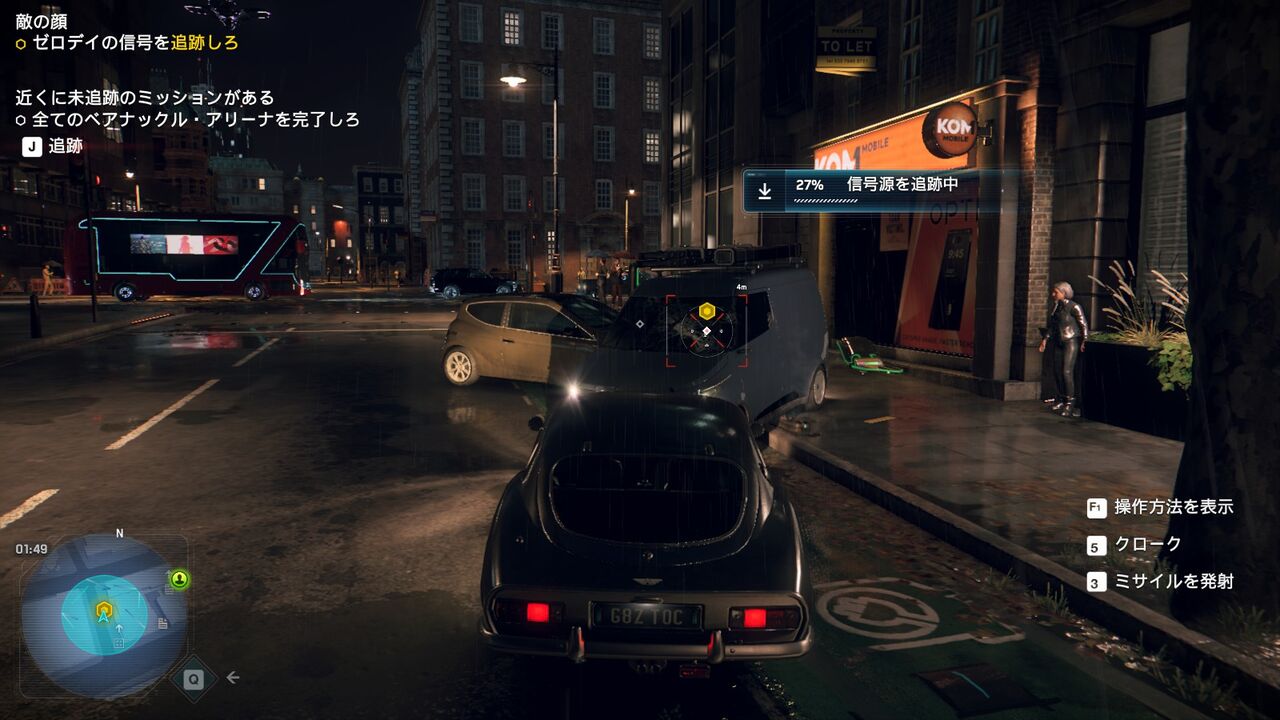This screenshot has width=1280, height=720.
Task: Click the yellow hexagon objective marker
Action: (706, 310)
